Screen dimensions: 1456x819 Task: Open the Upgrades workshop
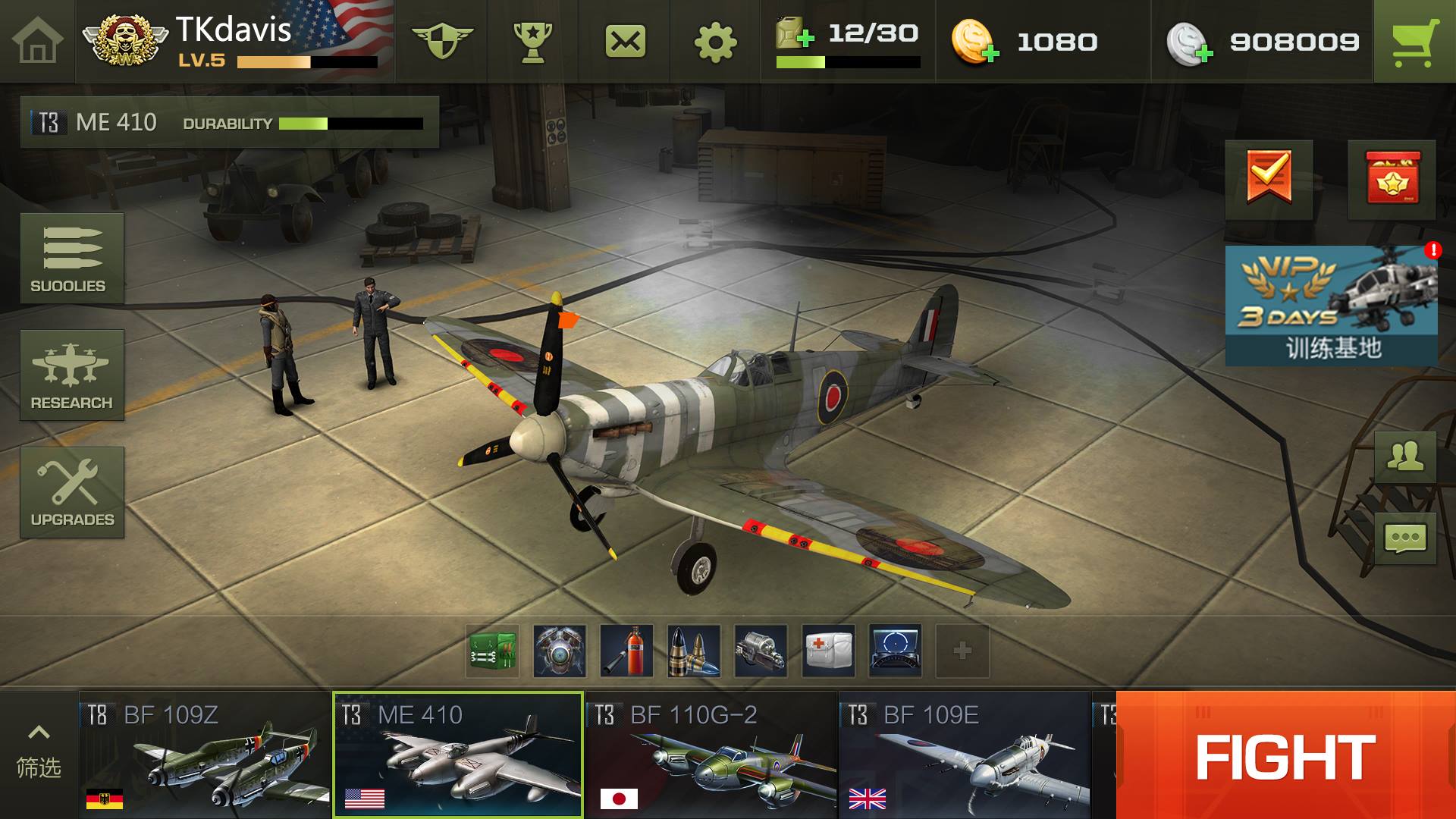(72, 492)
